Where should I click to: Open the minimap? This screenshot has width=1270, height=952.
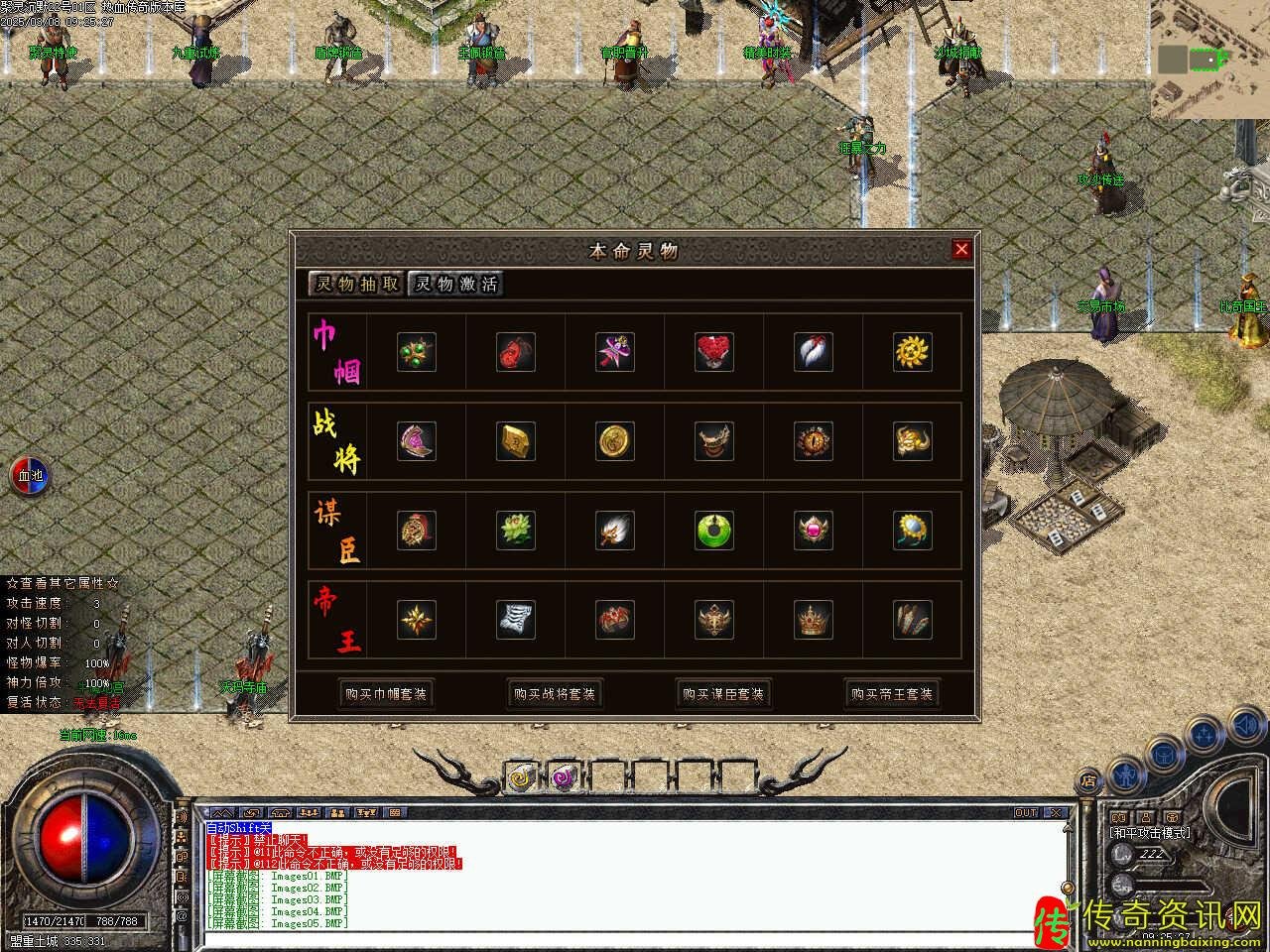click(x=1209, y=59)
